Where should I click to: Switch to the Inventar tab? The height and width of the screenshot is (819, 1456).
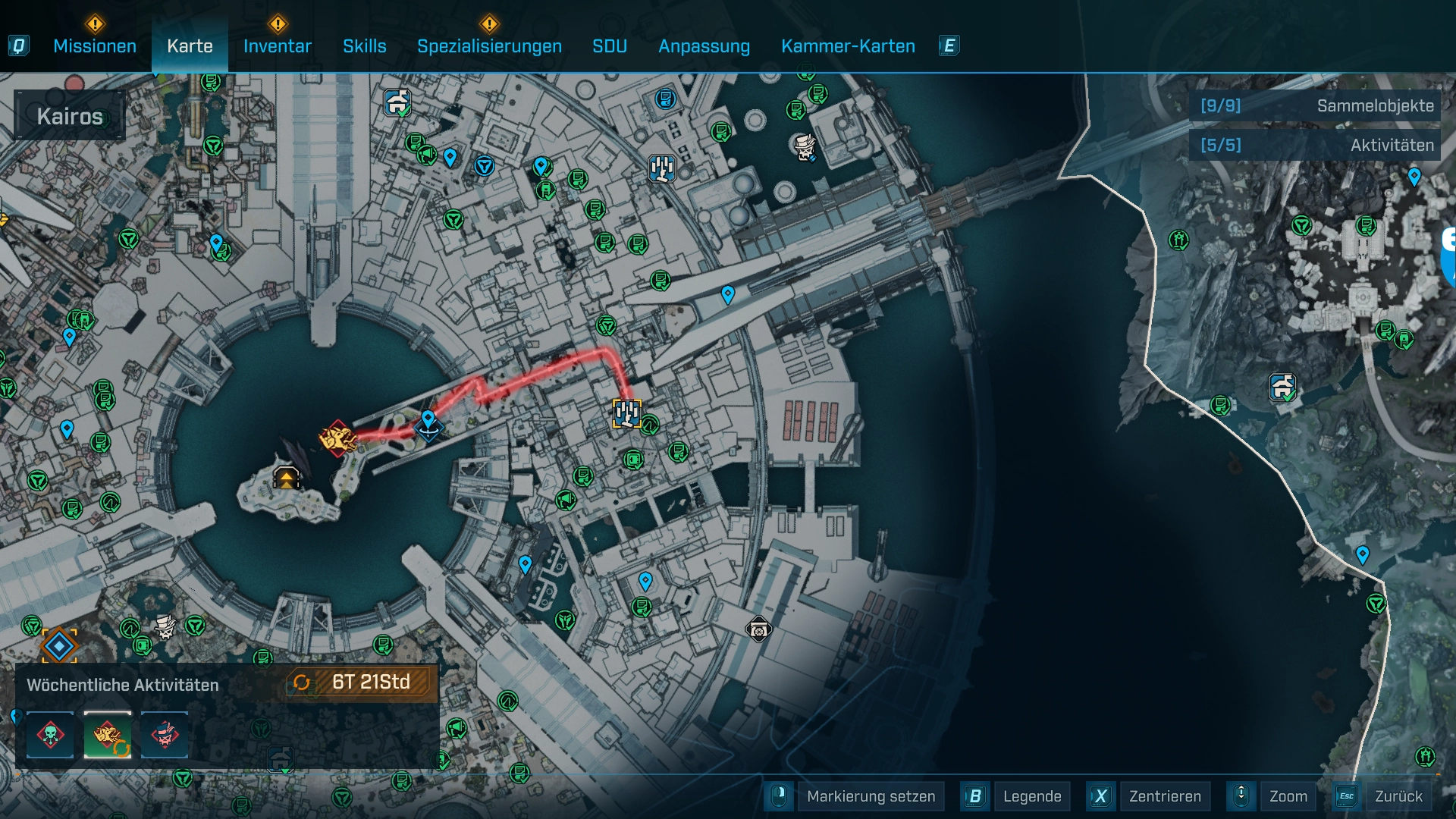click(x=278, y=46)
